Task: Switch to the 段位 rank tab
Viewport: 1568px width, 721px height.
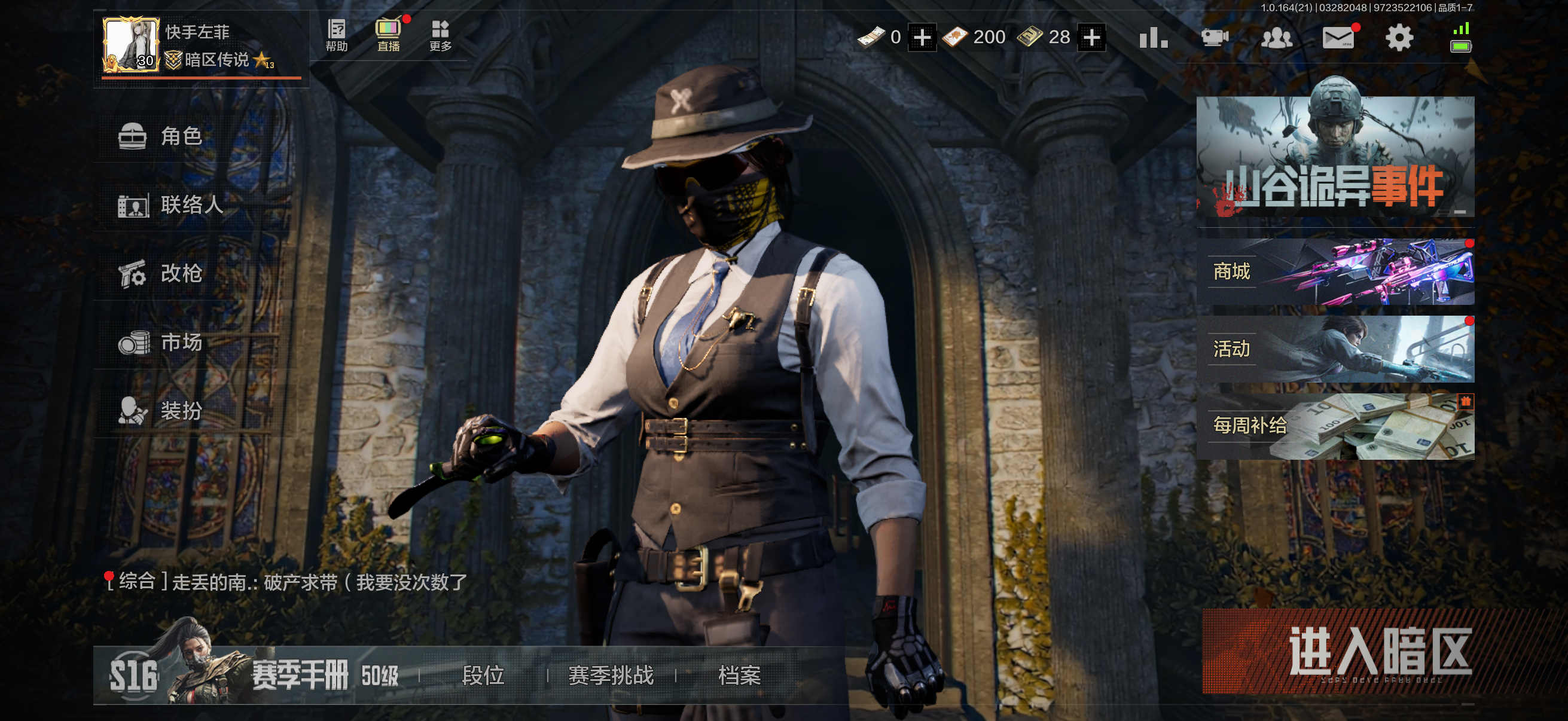Action: (x=483, y=675)
